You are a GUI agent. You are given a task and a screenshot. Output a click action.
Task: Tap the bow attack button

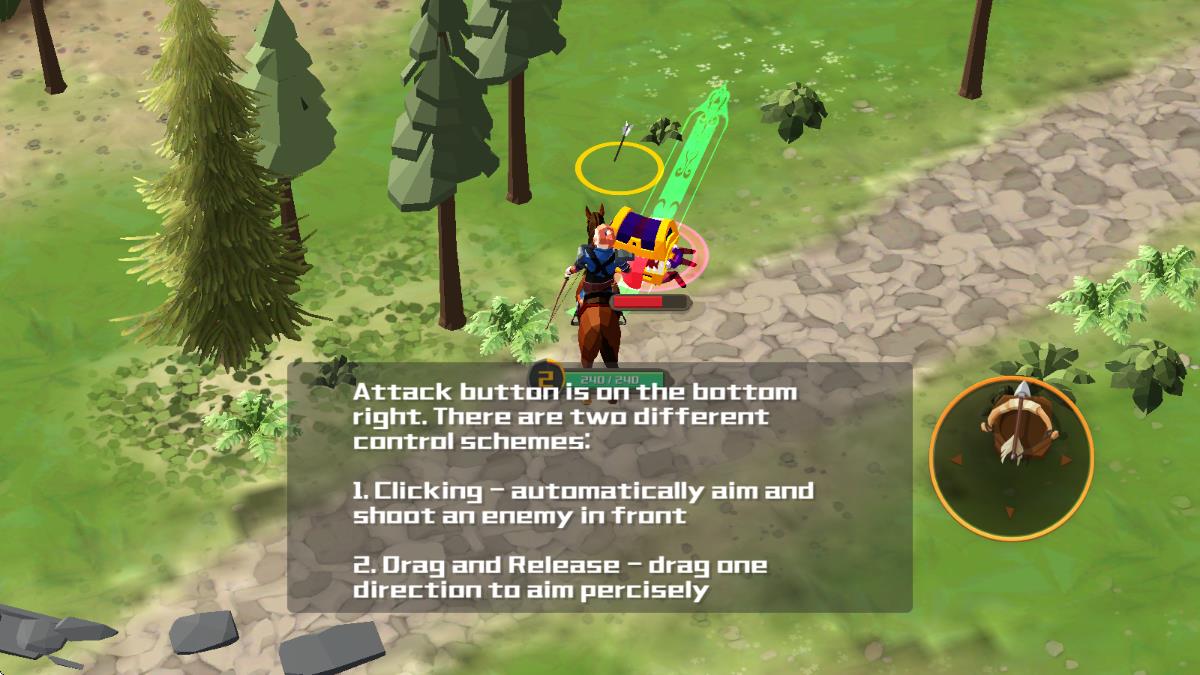tap(1011, 458)
